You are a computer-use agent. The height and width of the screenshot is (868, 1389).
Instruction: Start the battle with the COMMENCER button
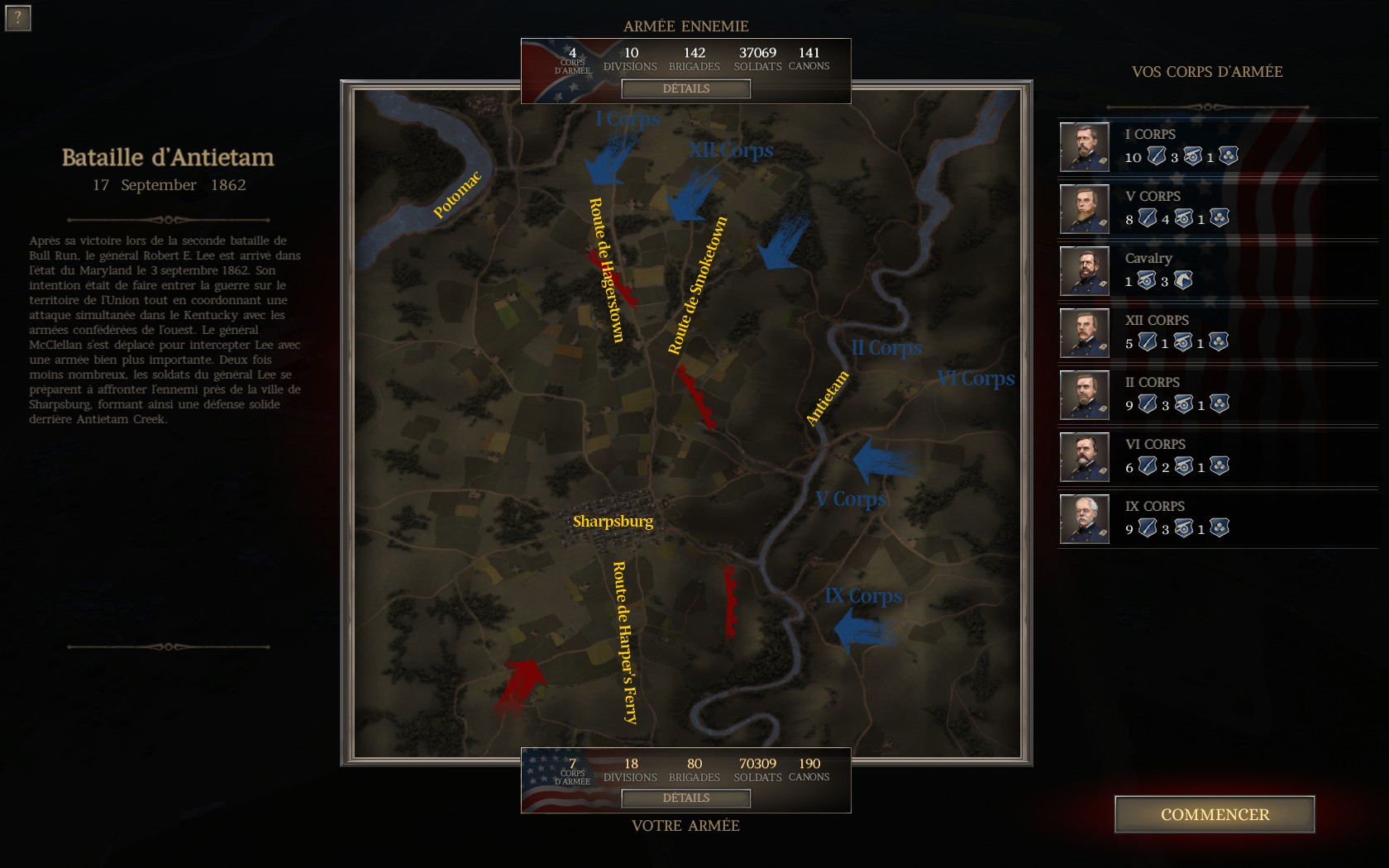tap(1214, 814)
